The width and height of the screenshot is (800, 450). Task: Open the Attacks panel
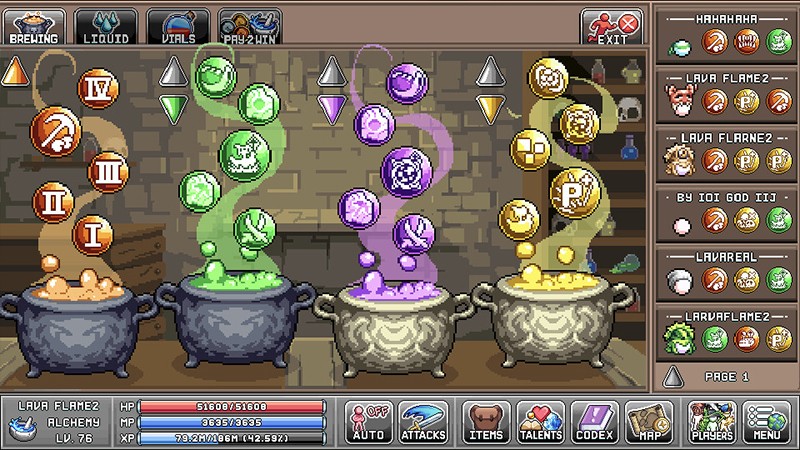[x=423, y=422]
